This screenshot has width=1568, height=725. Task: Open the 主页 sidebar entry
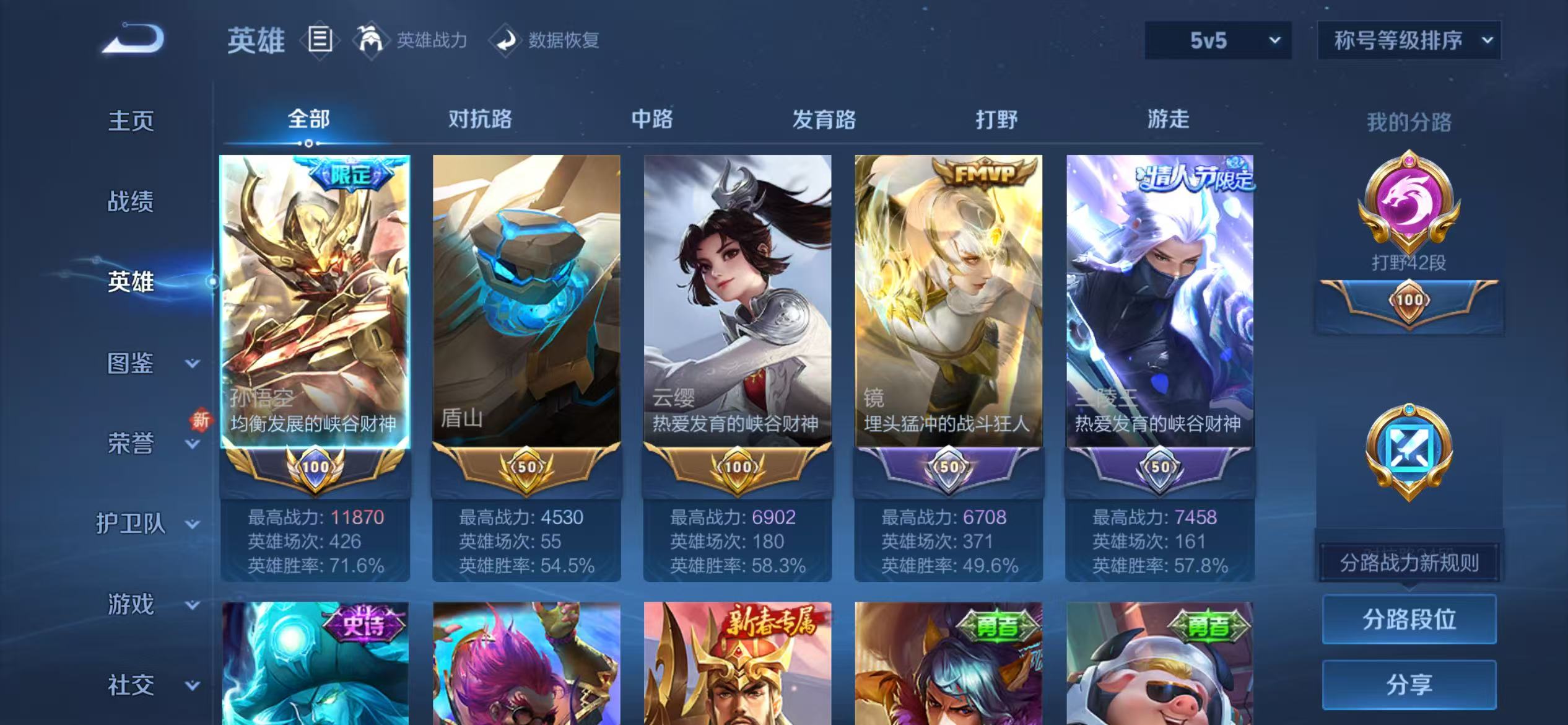130,121
